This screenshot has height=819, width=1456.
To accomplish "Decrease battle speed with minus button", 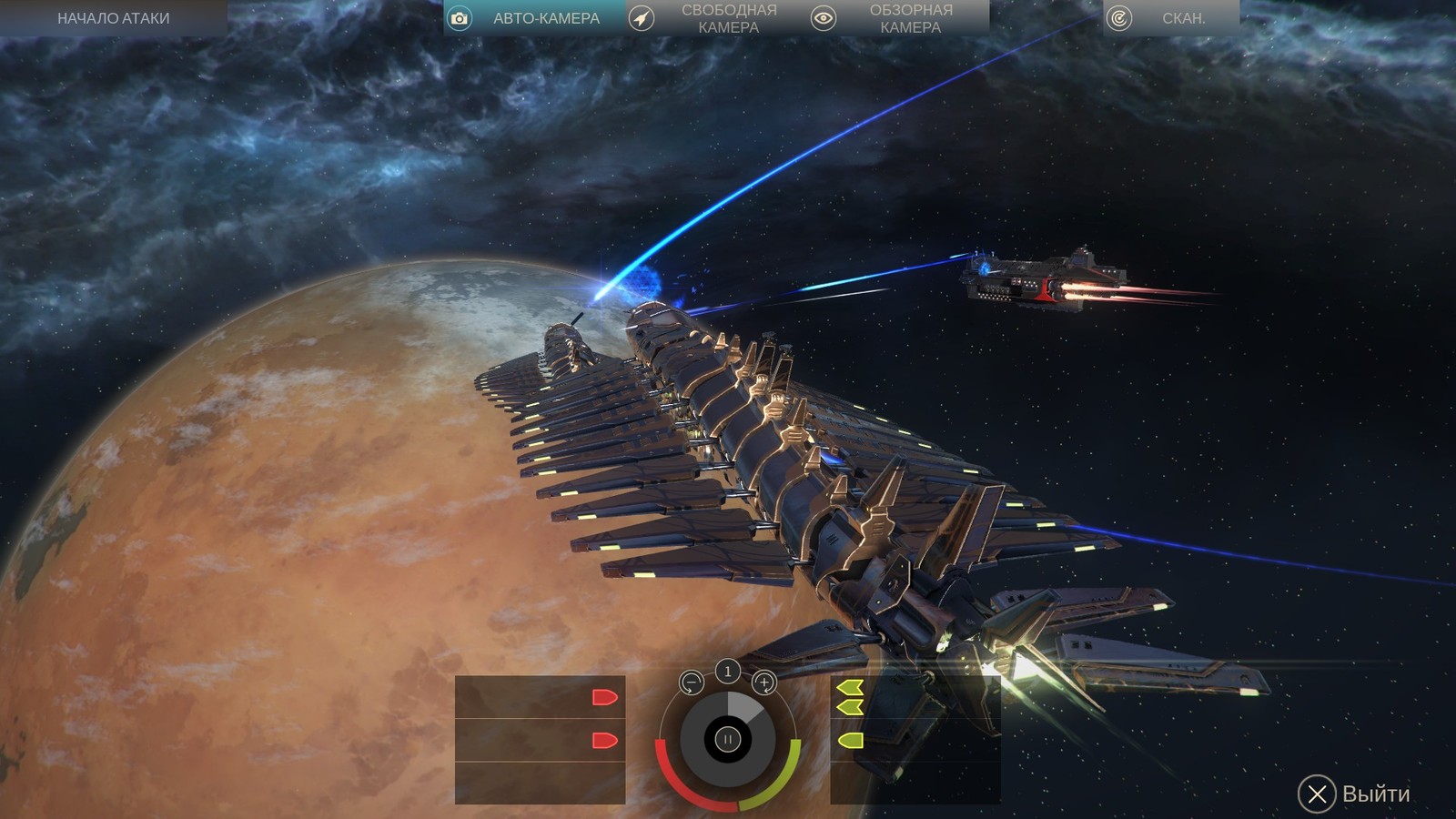I will pyautogui.click(x=692, y=682).
